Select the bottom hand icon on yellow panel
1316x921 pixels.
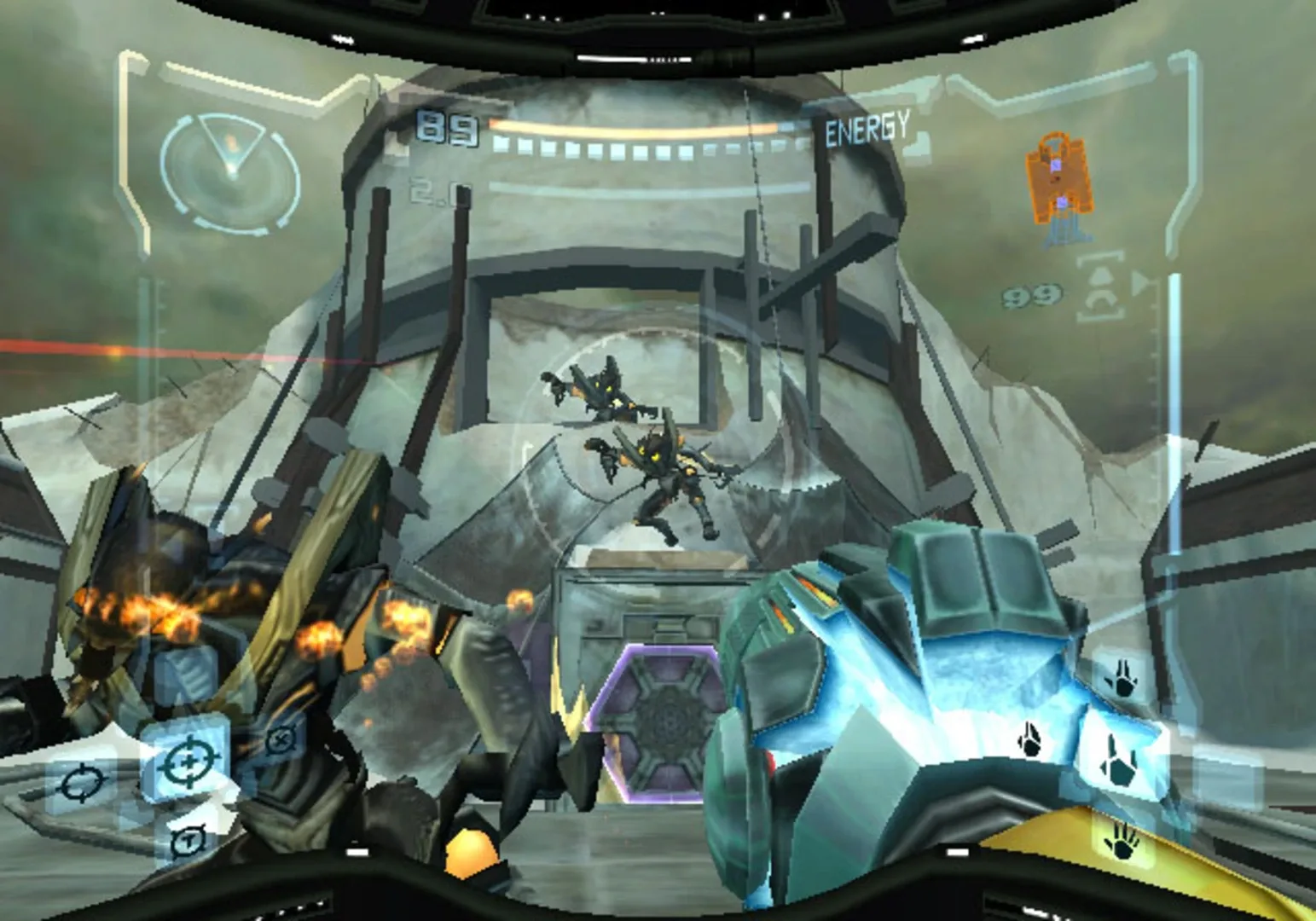(1122, 844)
